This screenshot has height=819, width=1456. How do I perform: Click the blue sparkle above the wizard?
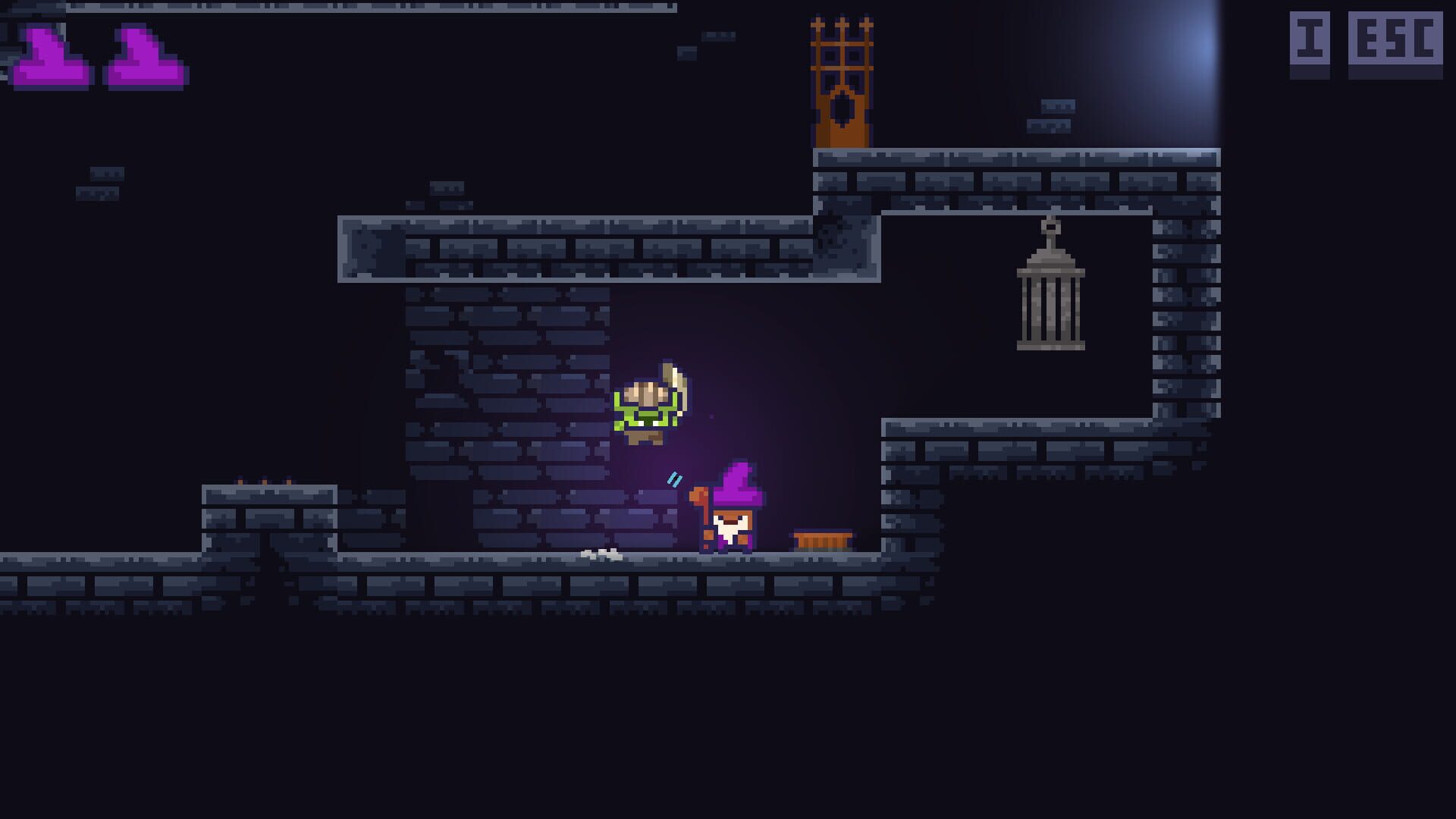673,478
